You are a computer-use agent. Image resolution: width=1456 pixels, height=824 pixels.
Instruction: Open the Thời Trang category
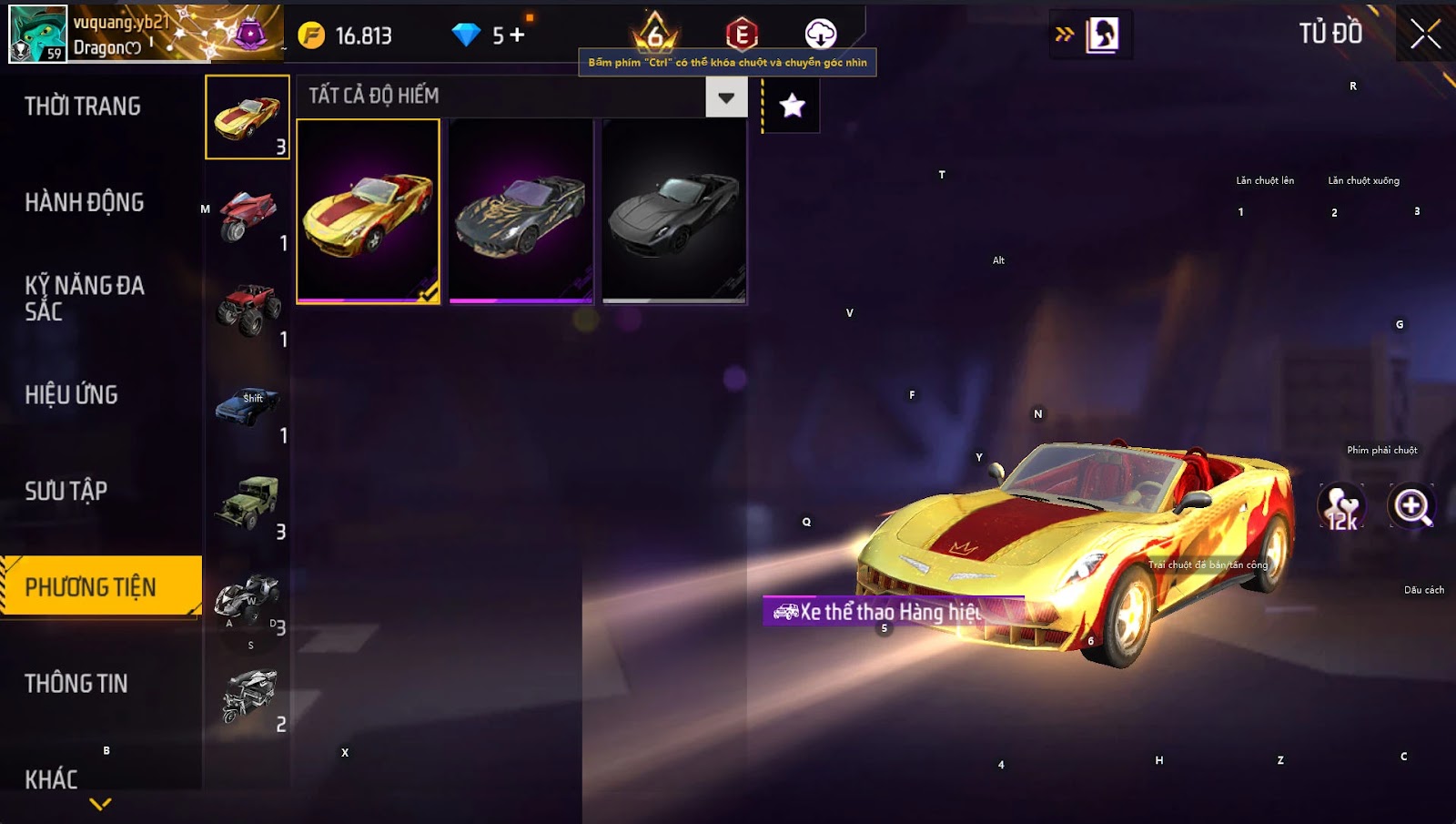pyautogui.click(x=83, y=107)
